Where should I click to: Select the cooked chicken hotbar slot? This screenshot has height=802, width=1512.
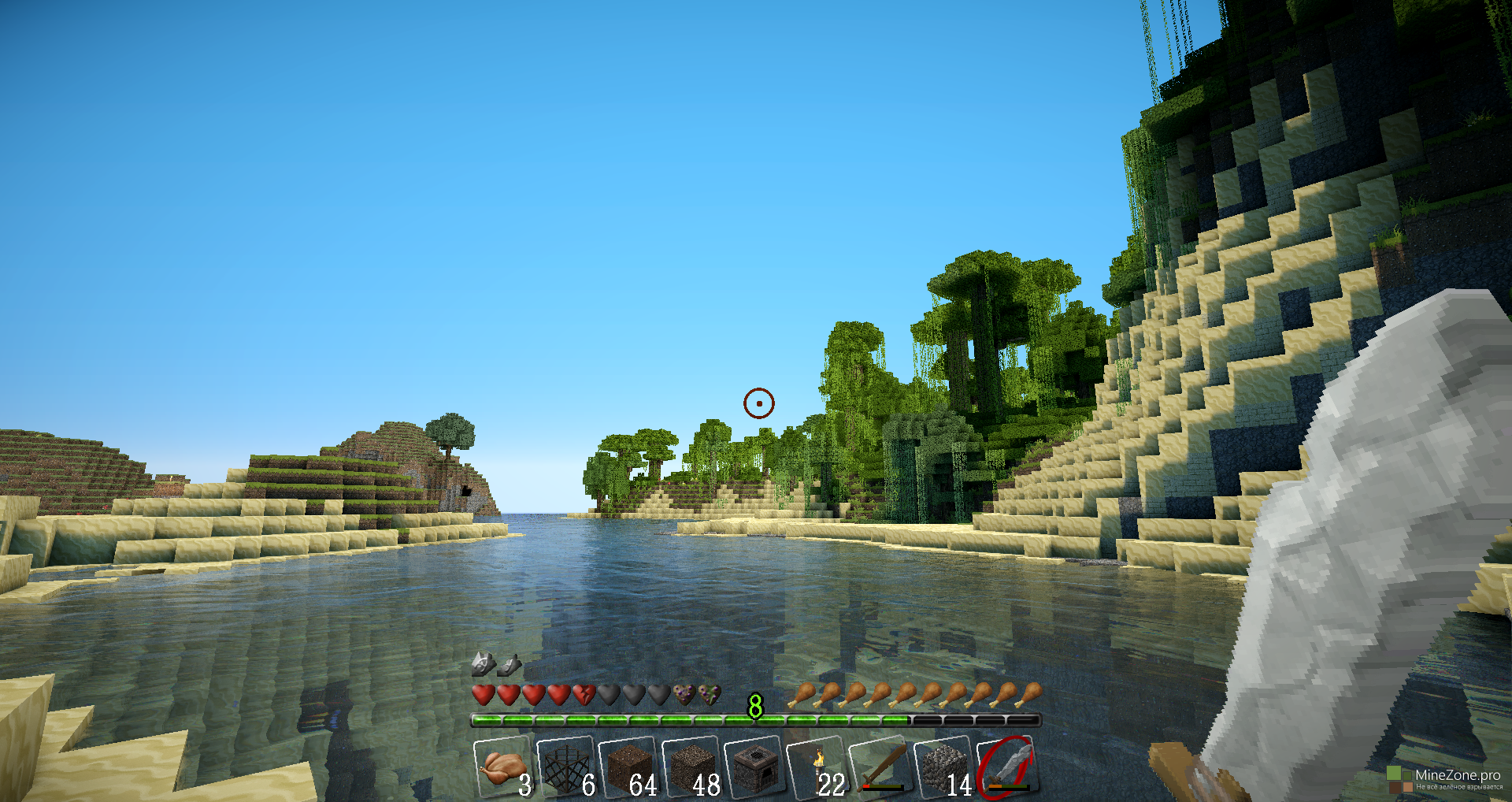pos(502,767)
